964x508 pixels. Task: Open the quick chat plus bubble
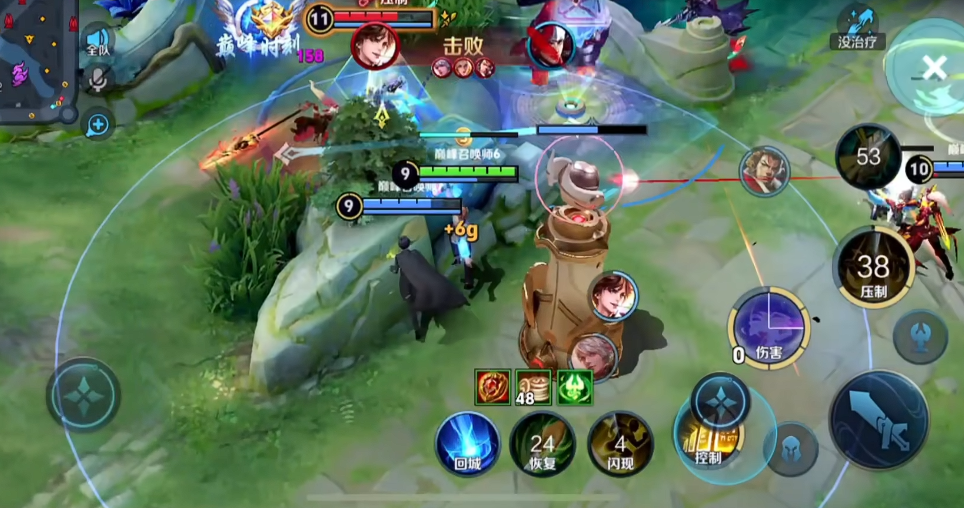coord(98,124)
